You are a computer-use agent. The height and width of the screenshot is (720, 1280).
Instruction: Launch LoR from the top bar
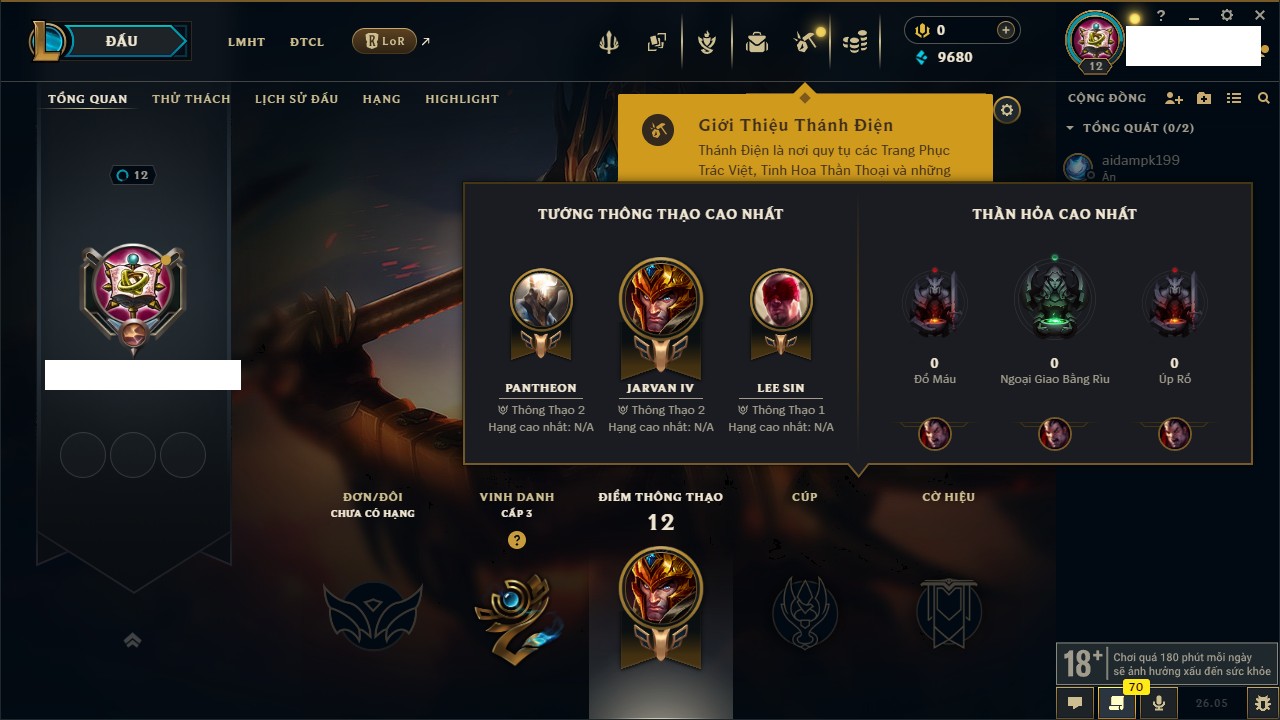coord(385,41)
